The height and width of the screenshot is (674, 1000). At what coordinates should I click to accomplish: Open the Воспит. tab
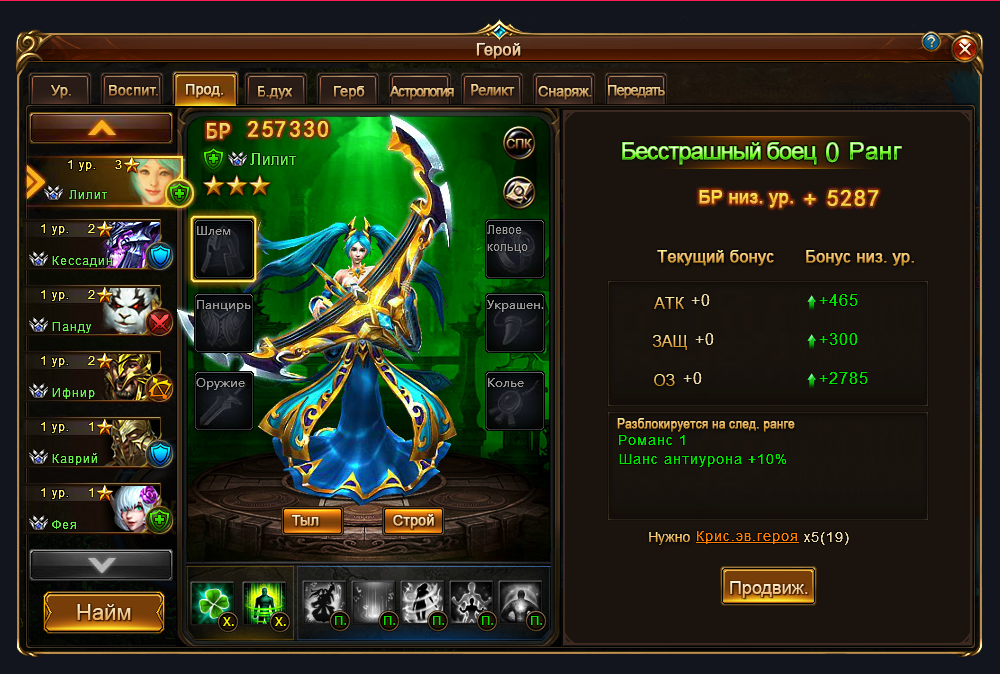(x=132, y=90)
